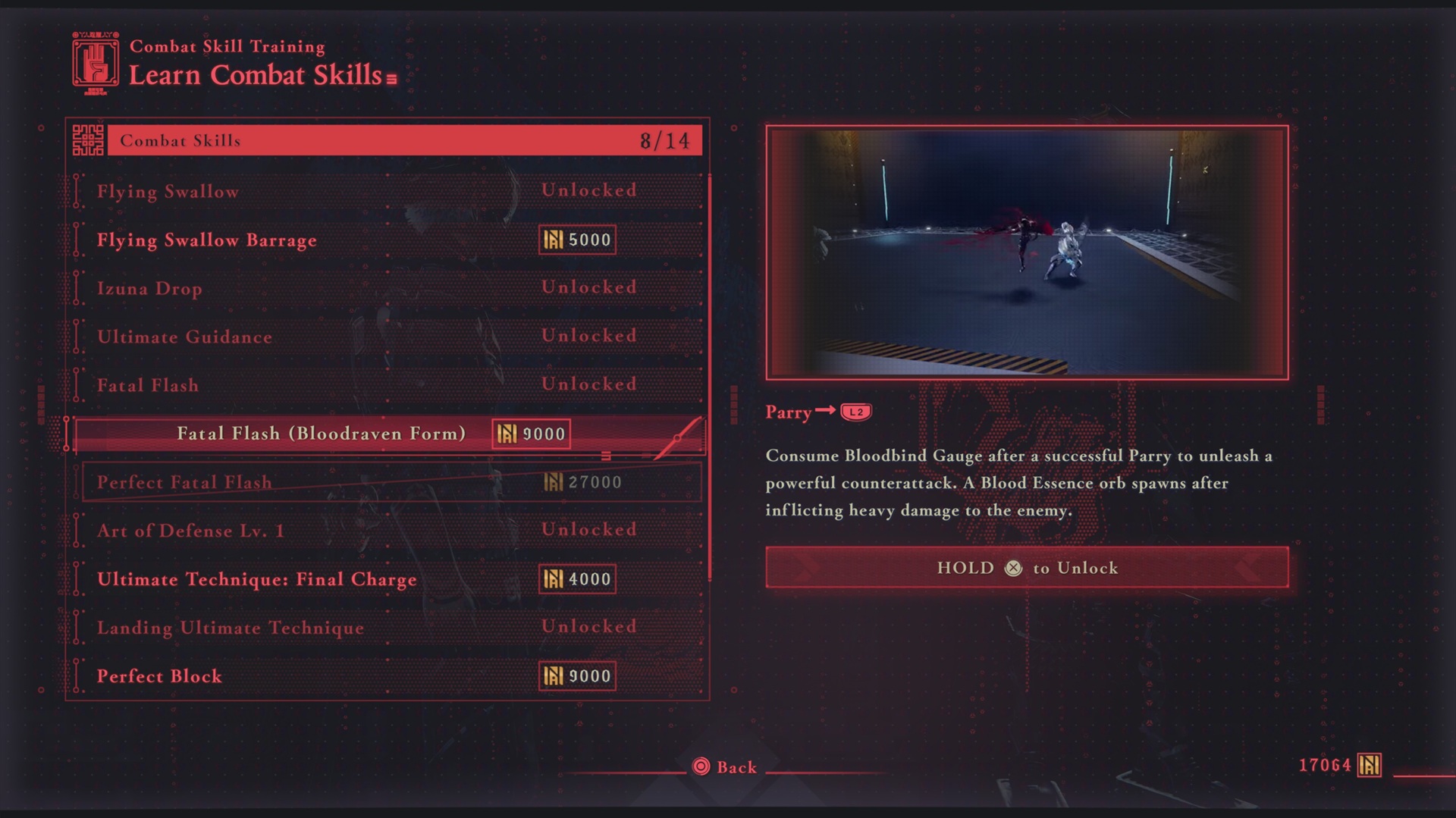
Task: Choose Ultimate Technique: Final Charge
Action: [387, 579]
